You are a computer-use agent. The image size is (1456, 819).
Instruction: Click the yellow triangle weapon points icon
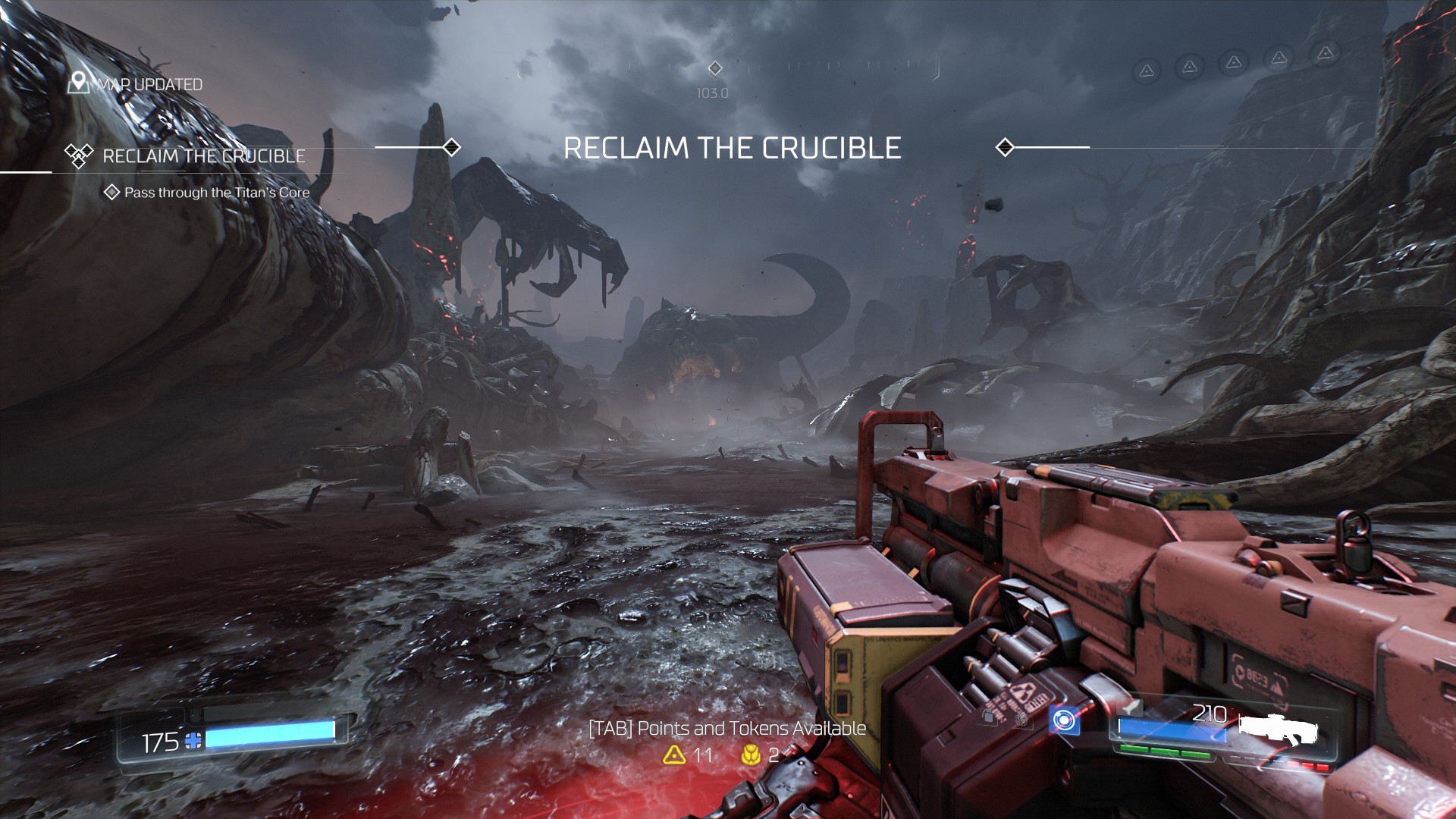pyautogui.click(x=674, y=755)
